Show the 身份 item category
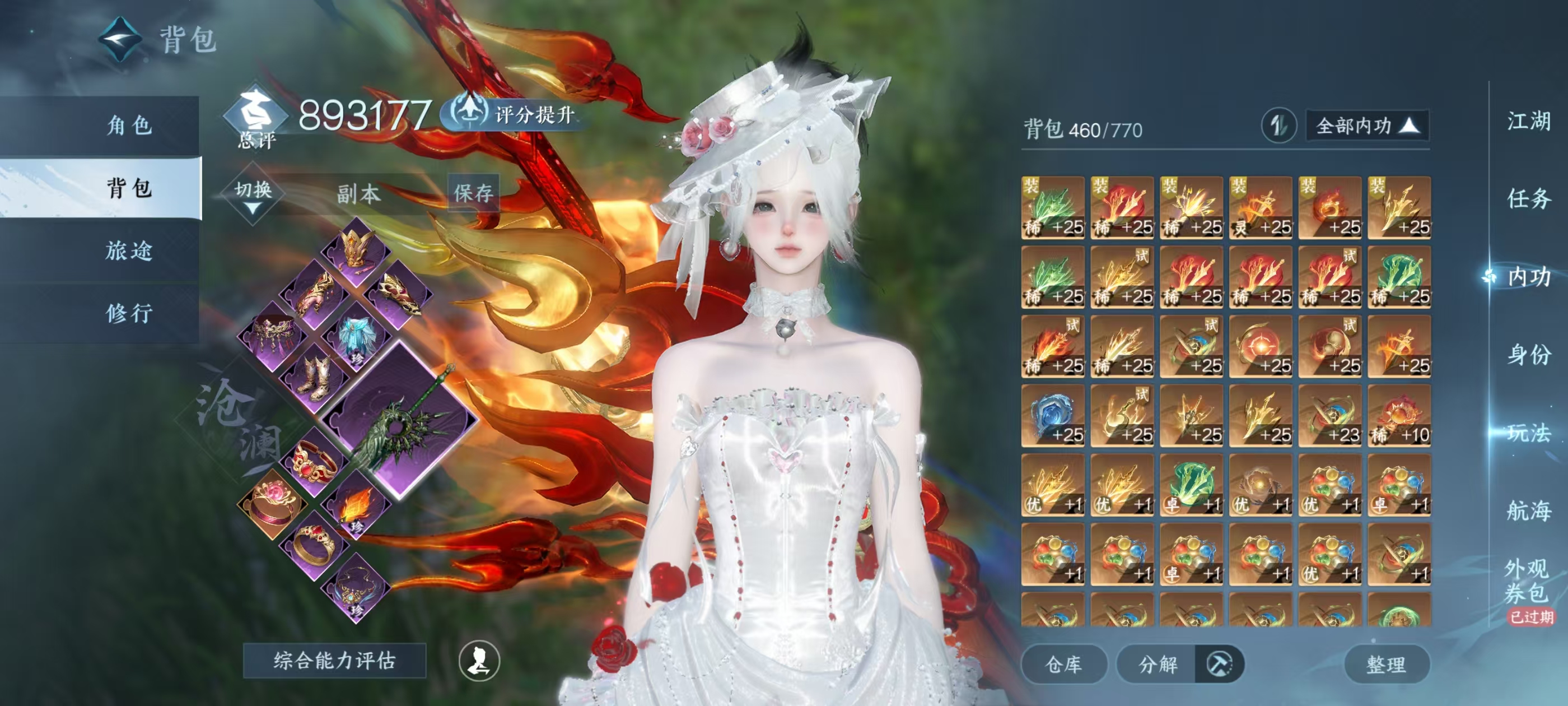 point(1528,355)
